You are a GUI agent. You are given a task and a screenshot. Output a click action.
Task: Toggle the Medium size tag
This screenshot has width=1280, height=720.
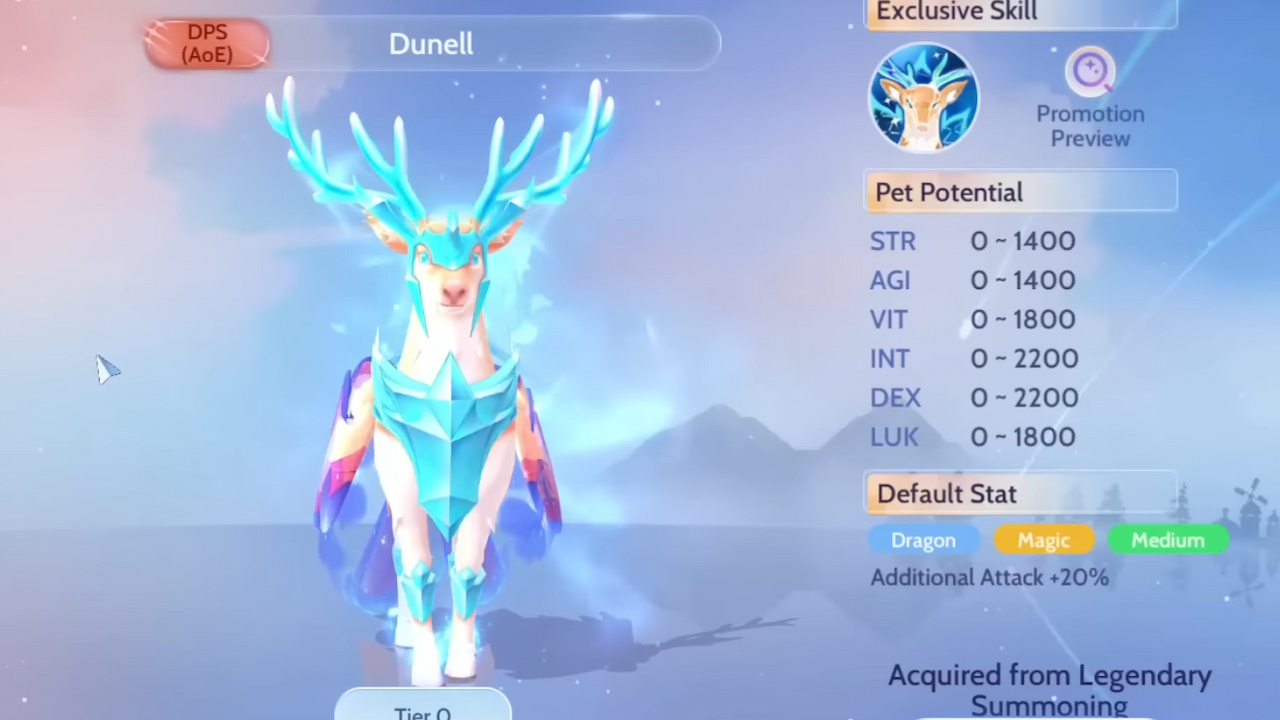1168,540
